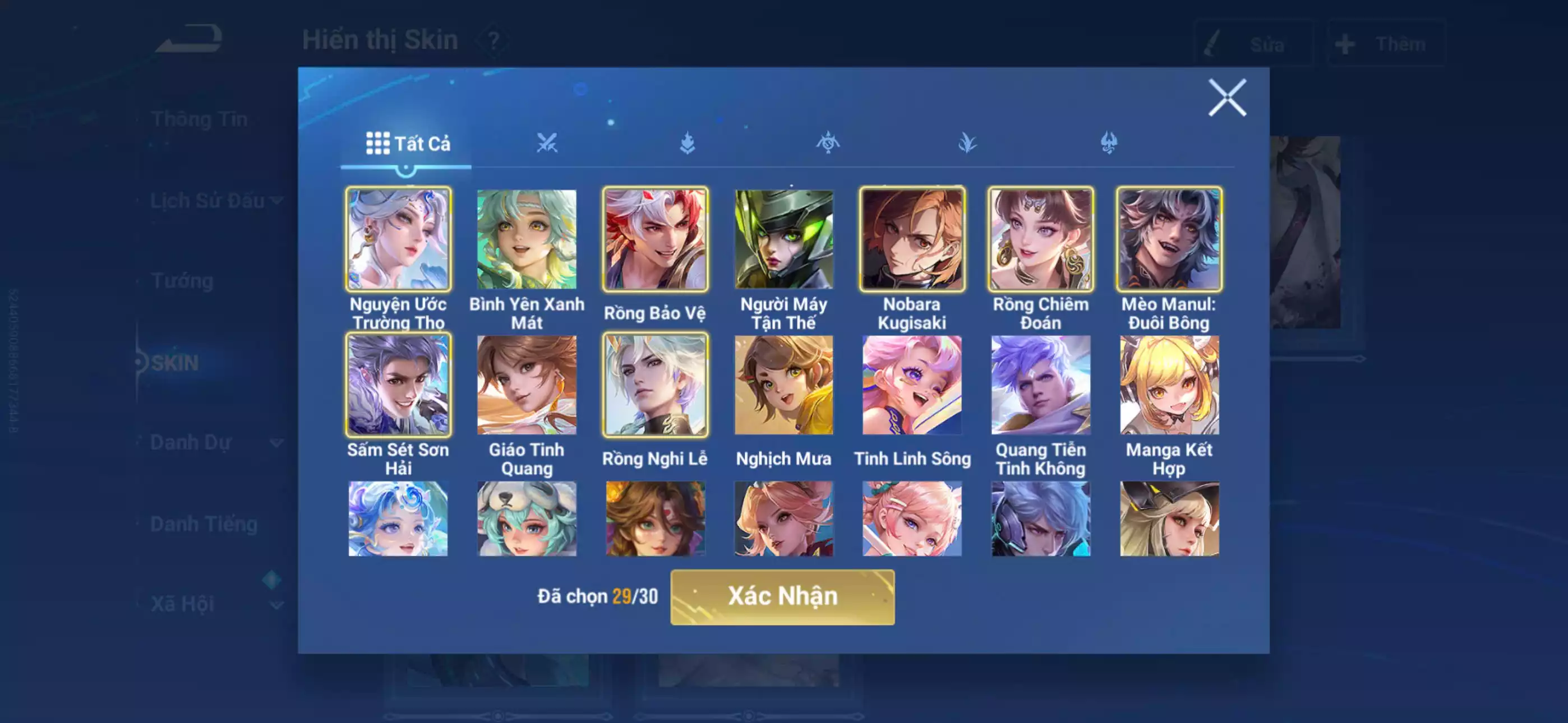Click the leaf plant class filter icon
Screen dimensions: 1568x723
(x=968, y=142)
